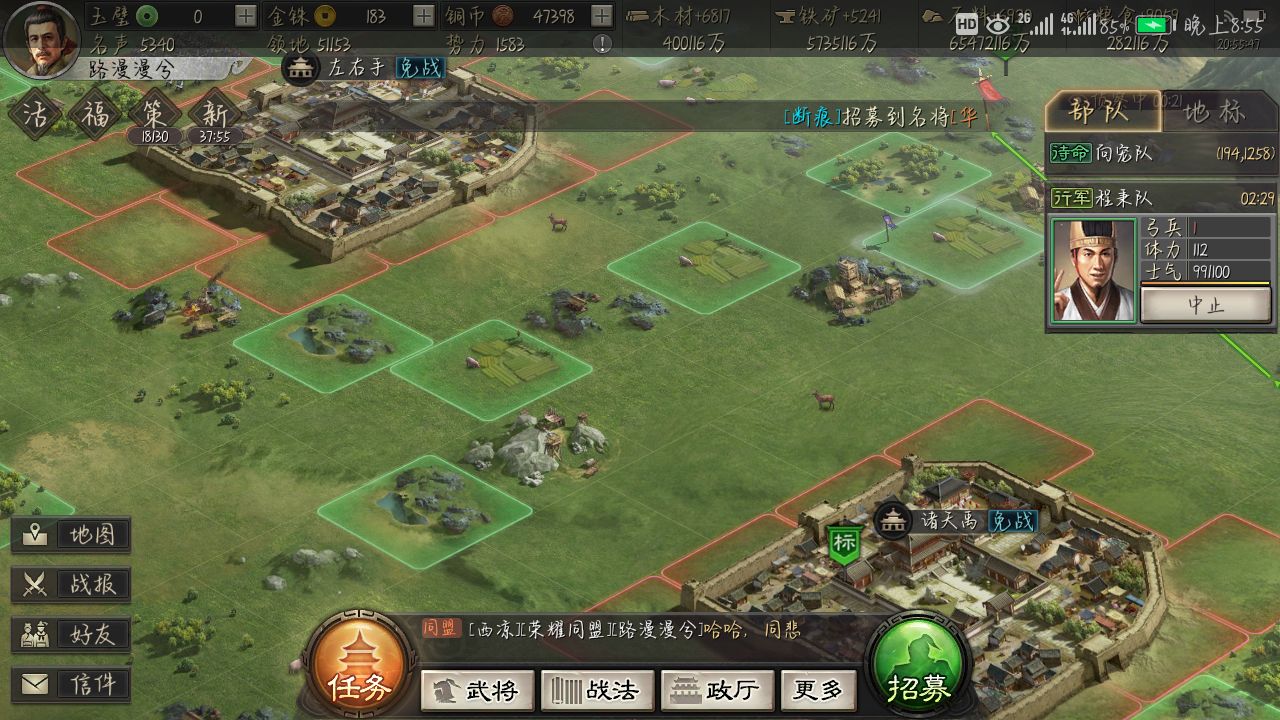The image size is (1280, 720).
Task: Switch to the 地标 landmarks tab
Action: tap(1214, 112)
